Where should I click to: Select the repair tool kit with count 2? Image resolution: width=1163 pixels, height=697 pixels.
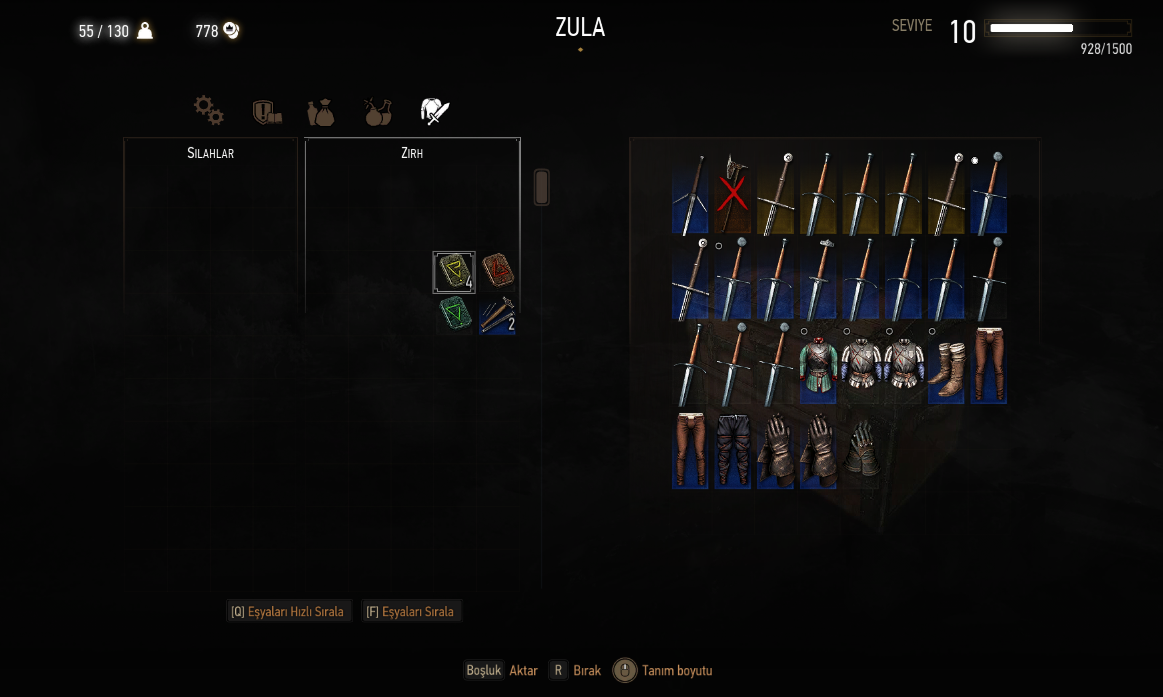[497, 316]
